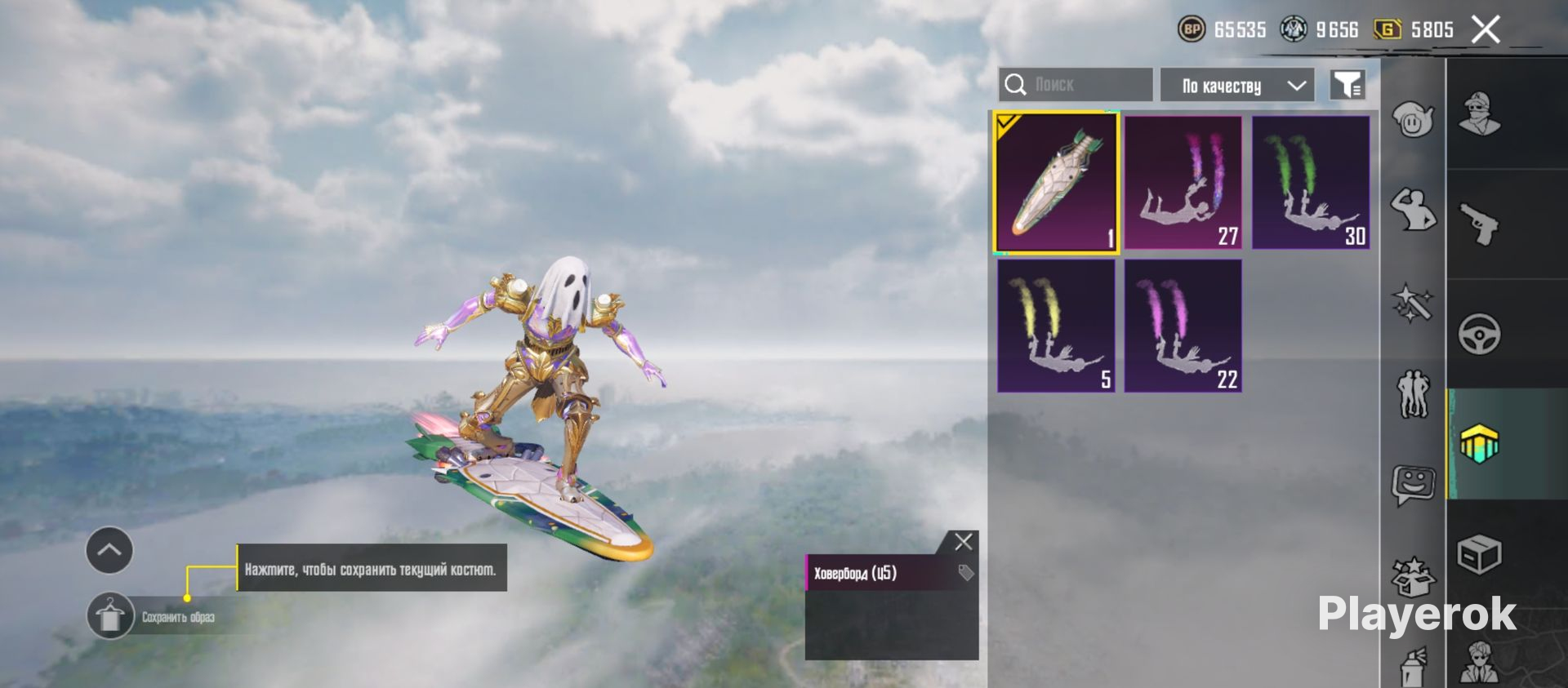Close the inventory screen with the X

point(1486,30)
